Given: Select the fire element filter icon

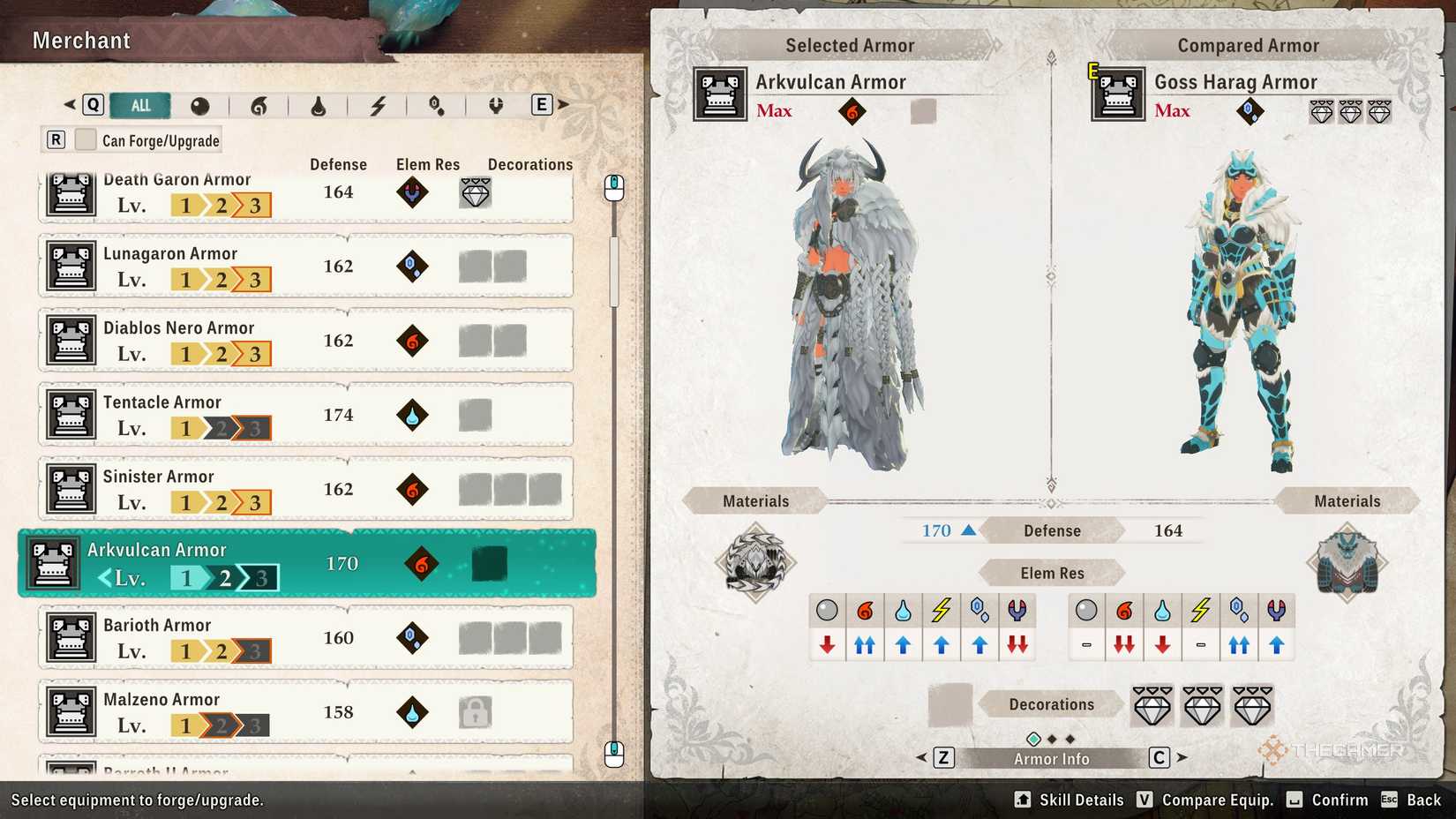Looking at the screenshot, I should coord(260,105).
